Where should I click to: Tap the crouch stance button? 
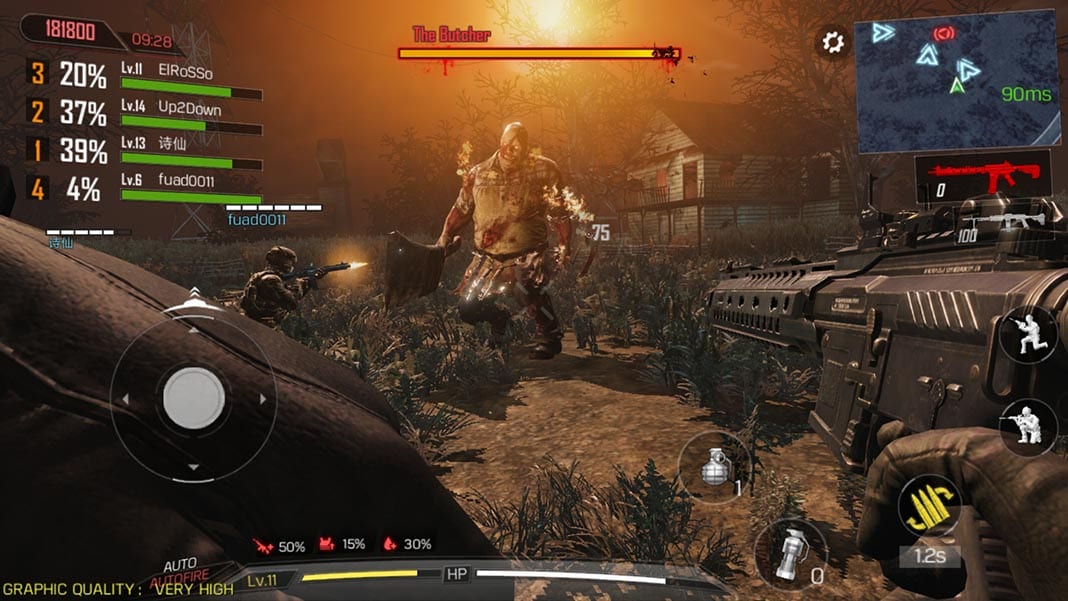point(1028,335)
